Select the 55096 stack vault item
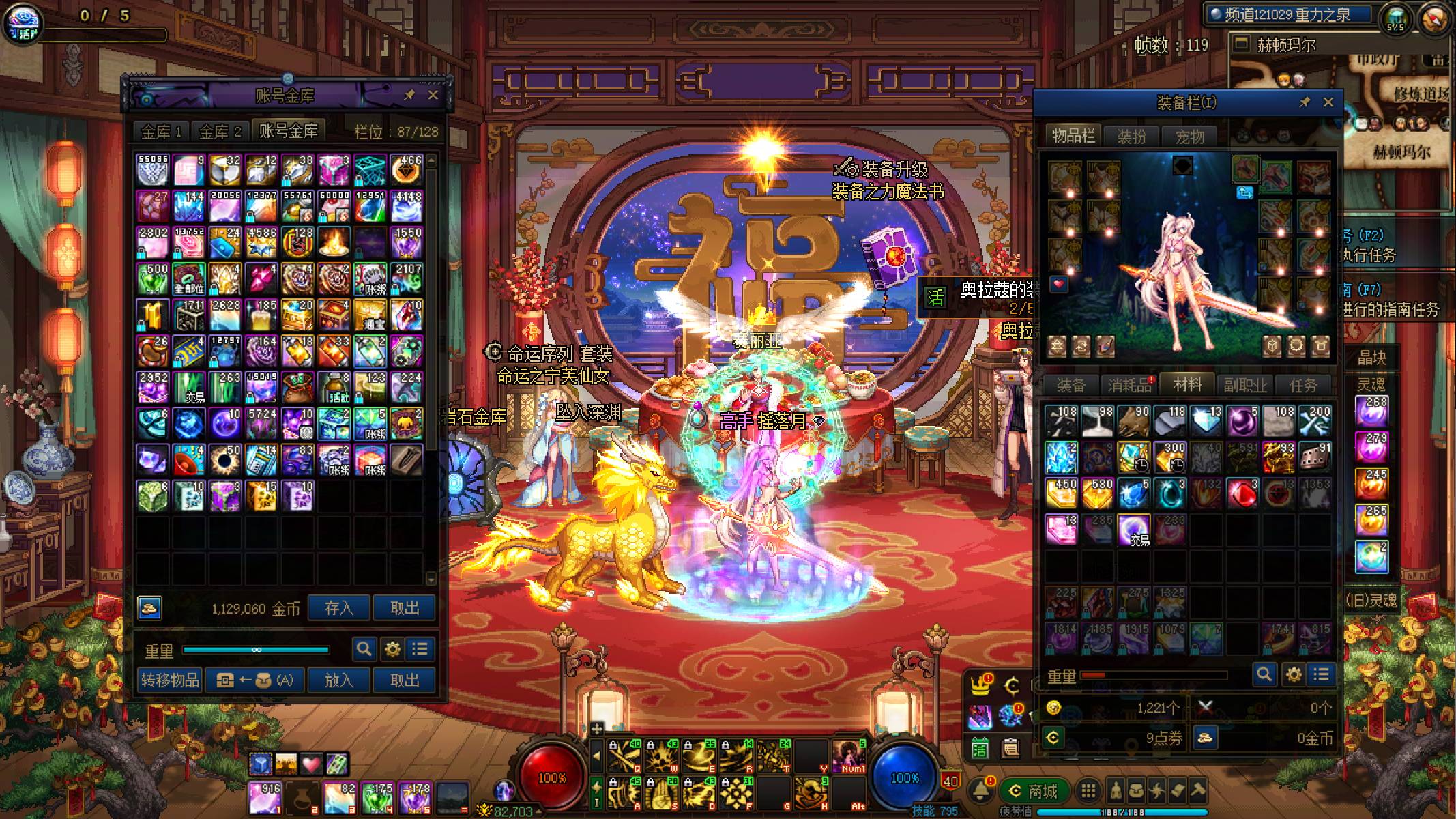1456x819 pixels. click(153, 169)
